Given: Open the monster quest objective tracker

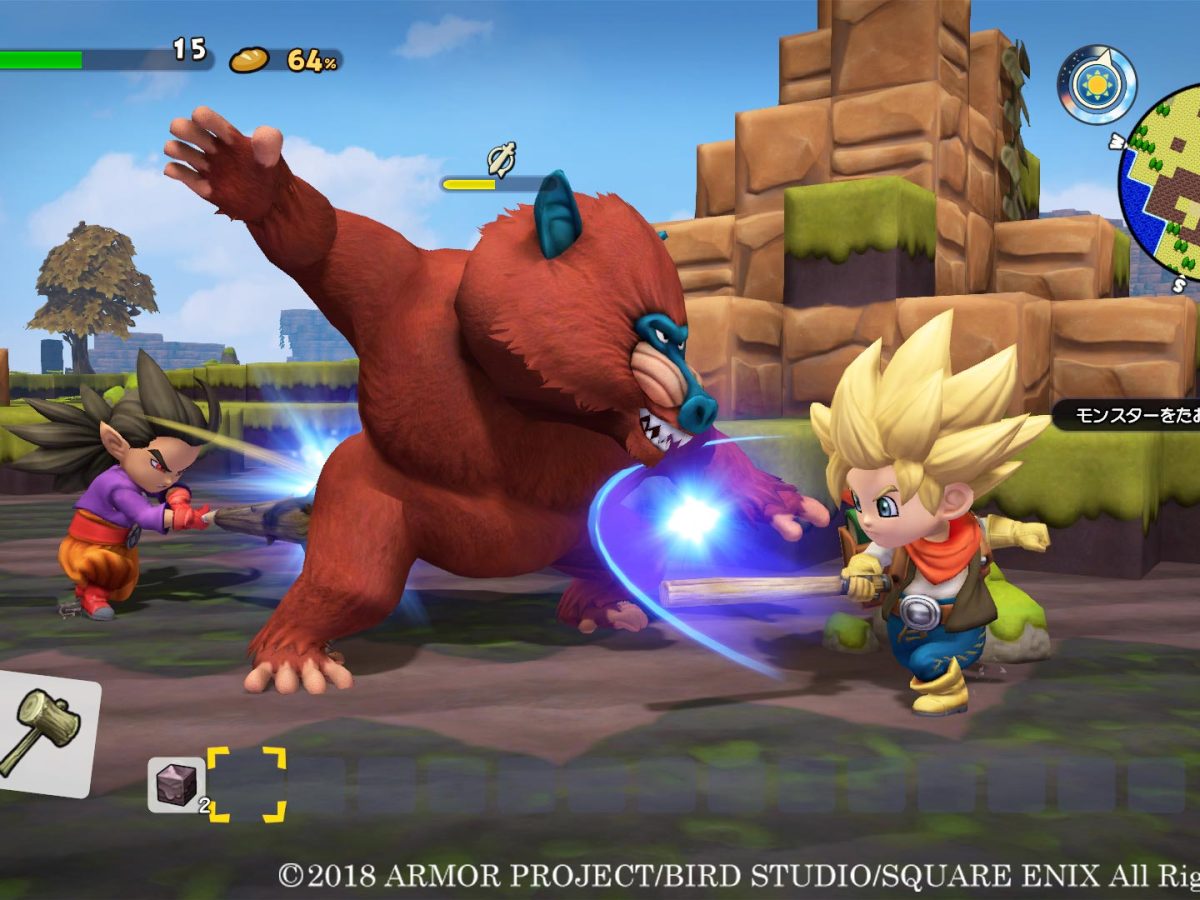Looking at the screenshot, I should pyautogui.click(x=1125, y=413).
